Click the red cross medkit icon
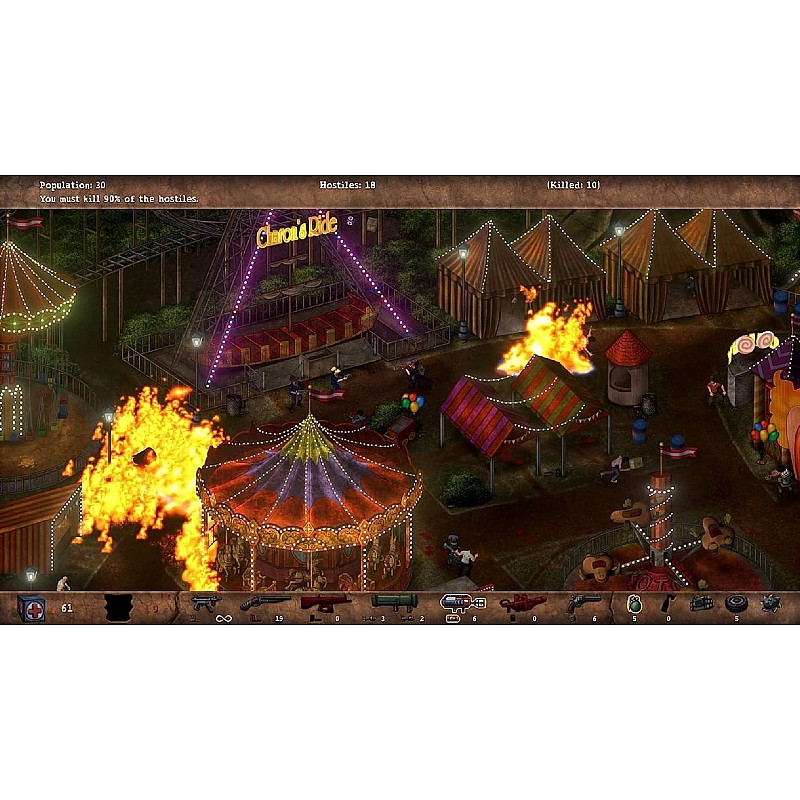This screenshot has width=800, height=800. pos(33,607)
